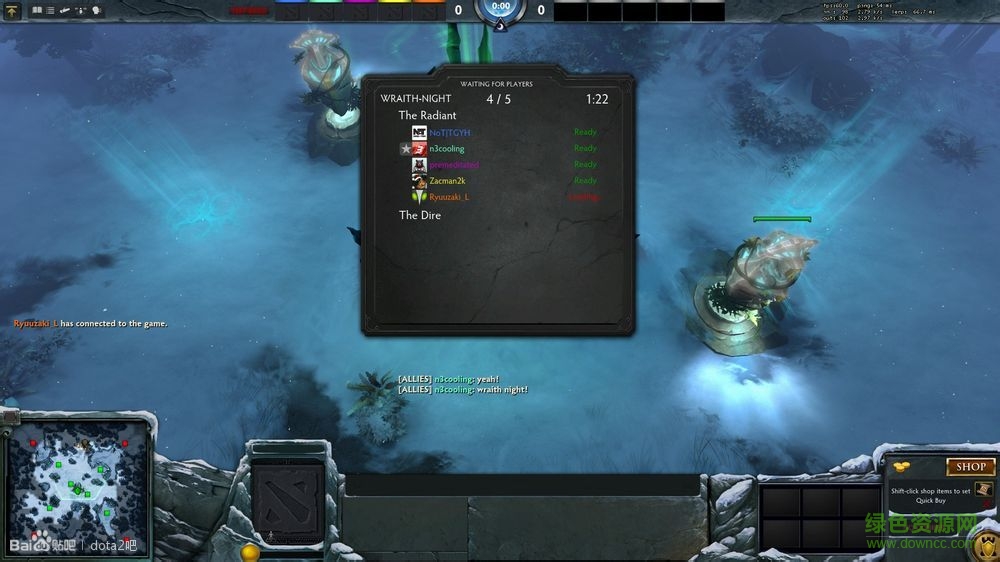This screenshot has height=562, width=1000.
Task: Click the gold coins icon beside Shop
Action: coord(902,466)
